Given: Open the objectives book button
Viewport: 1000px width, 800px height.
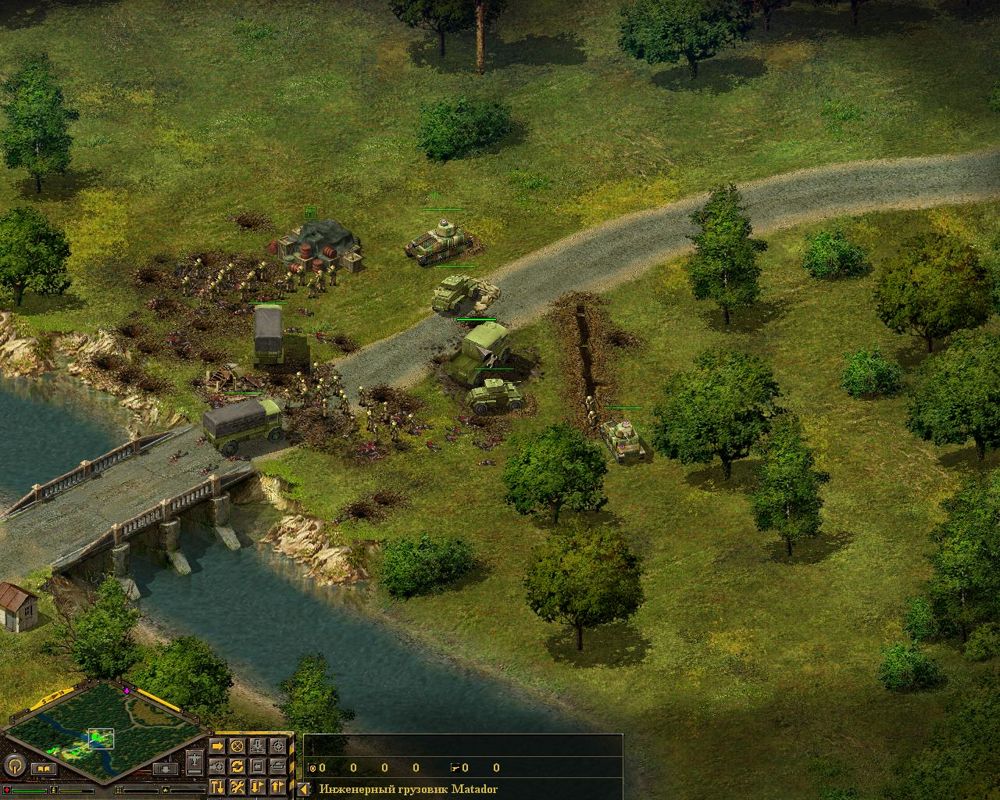Looking at the screenshot, I should (44, 769).
